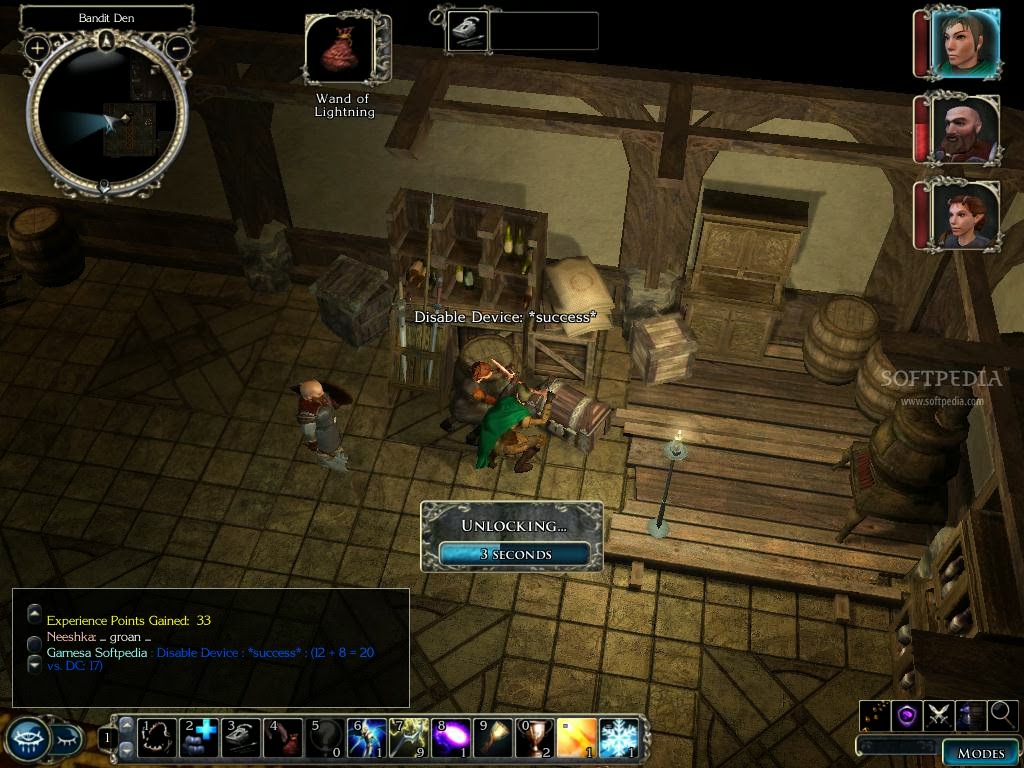Activate the purple orb spell in slot 8

453,738
